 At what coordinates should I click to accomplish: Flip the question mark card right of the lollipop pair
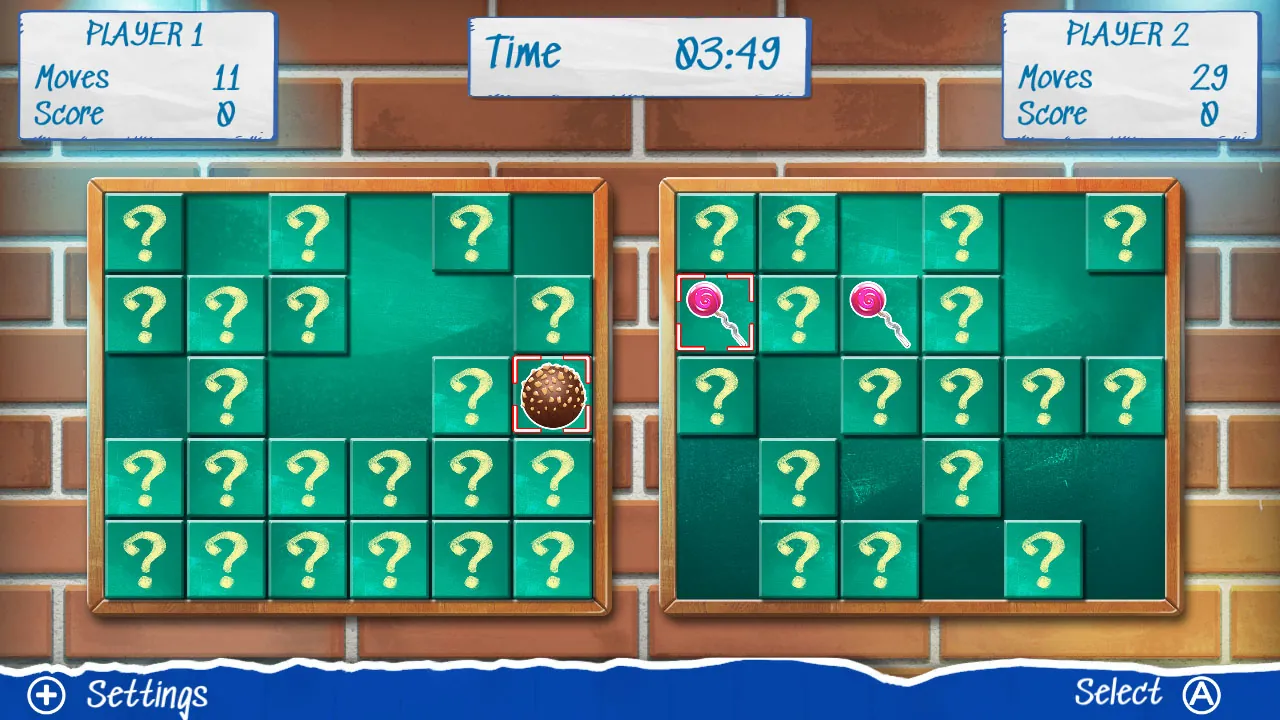[962, 312]
